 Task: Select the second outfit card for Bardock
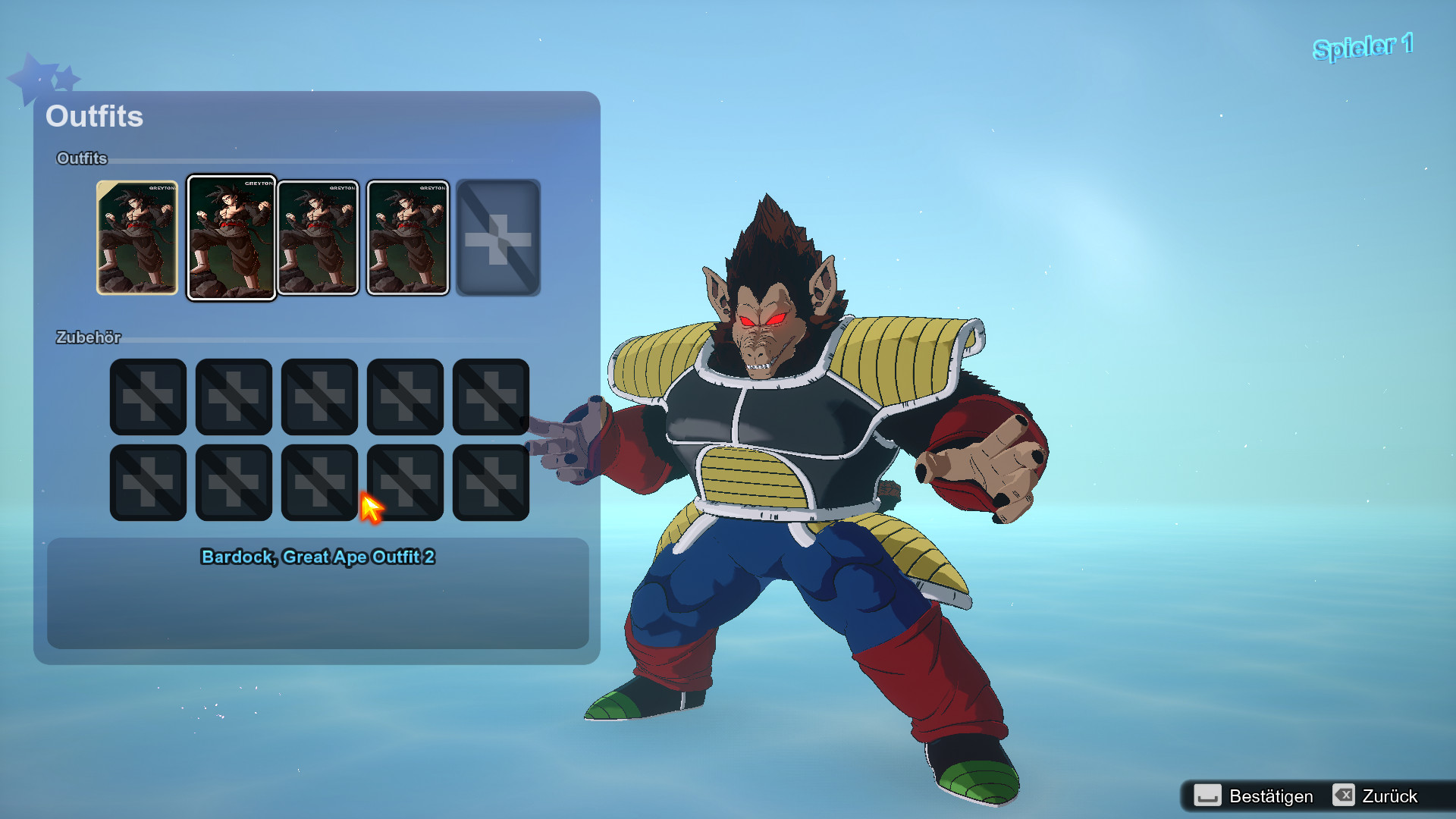231,237
